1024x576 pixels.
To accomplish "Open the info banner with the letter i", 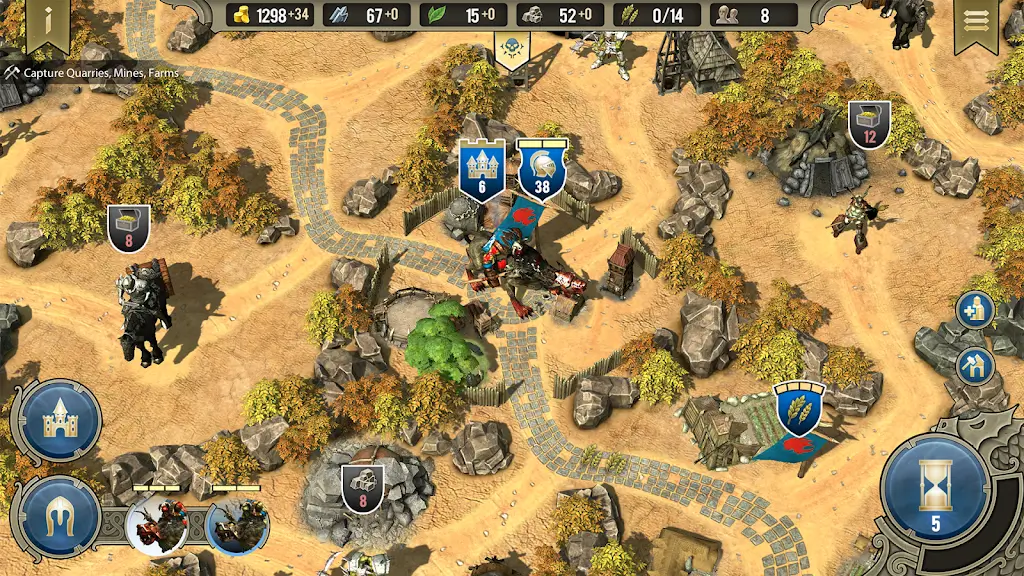I will pyautogui.click(x=47, y=22).
